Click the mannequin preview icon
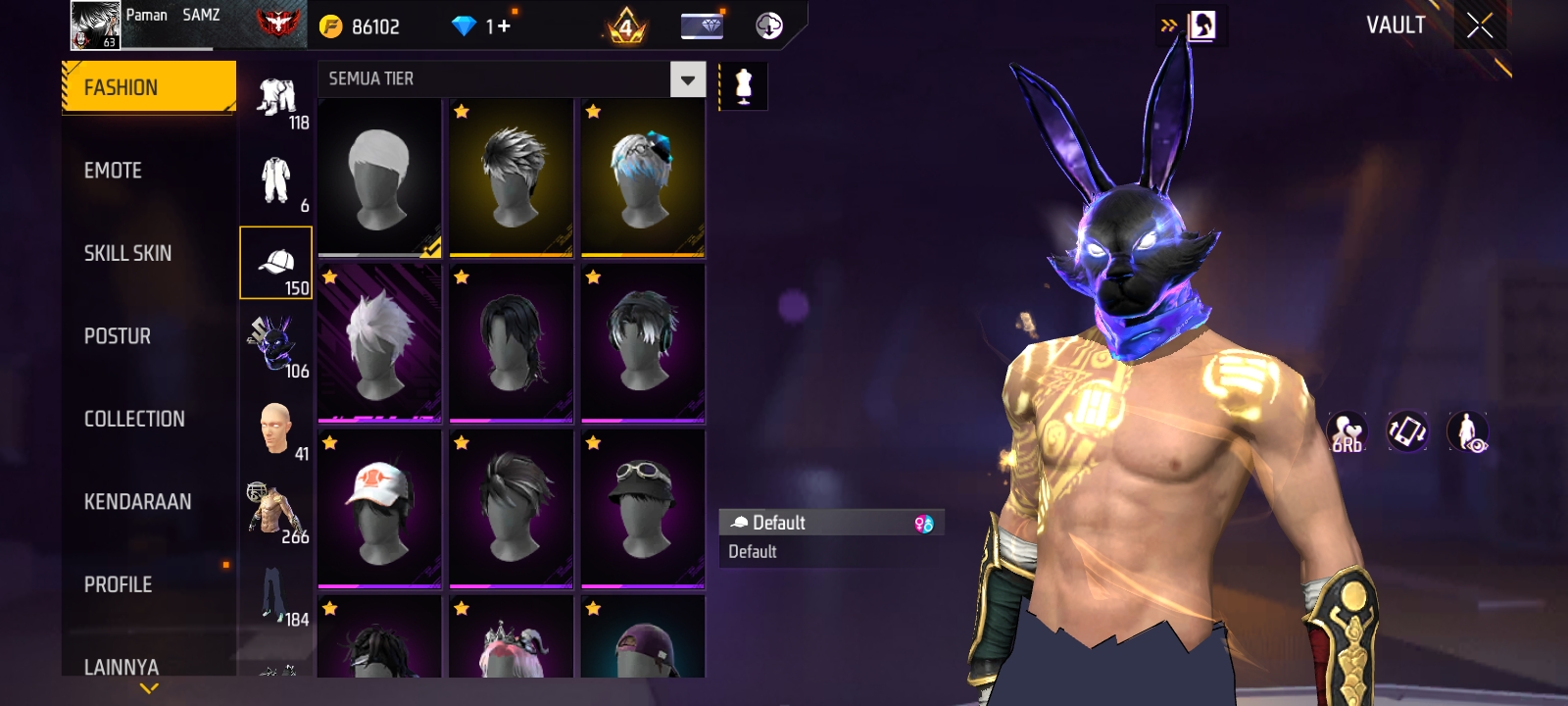Screen dimensions: 1568x706 [744, 86]
